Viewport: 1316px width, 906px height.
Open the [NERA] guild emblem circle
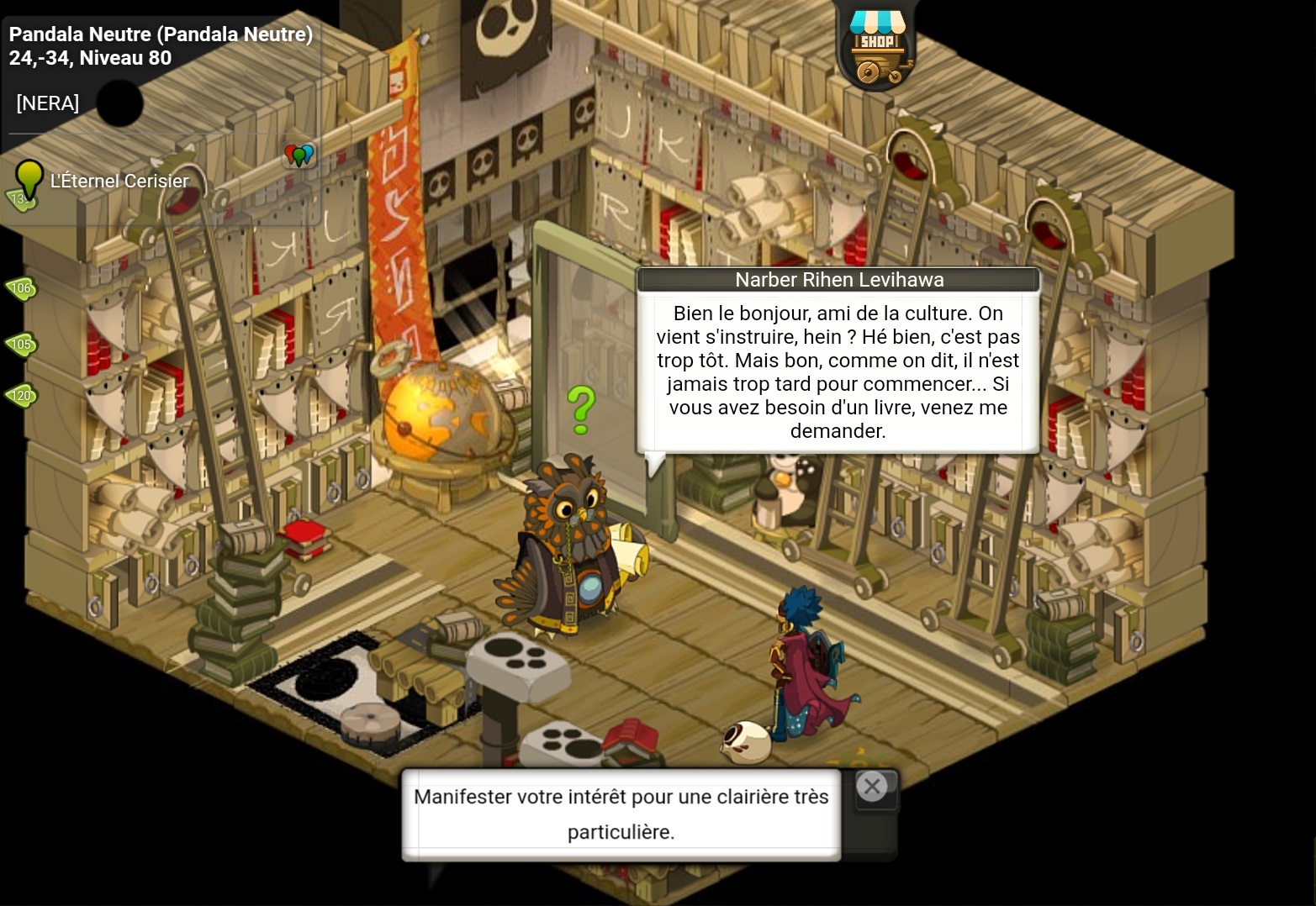(119, 103)
